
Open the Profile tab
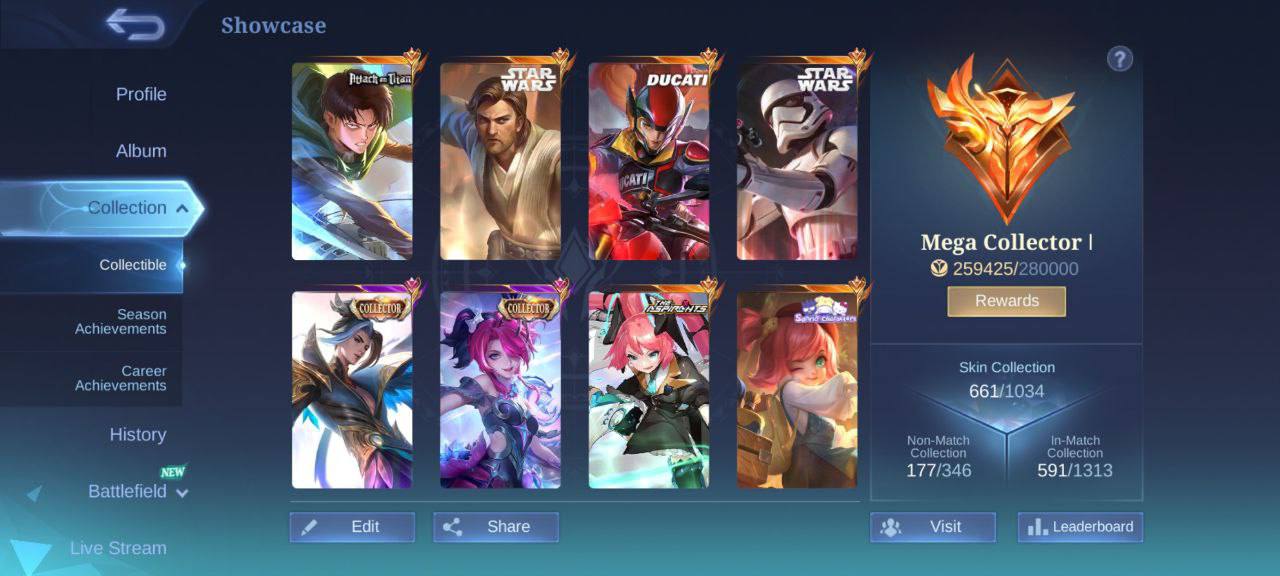(x=141, y=94)
